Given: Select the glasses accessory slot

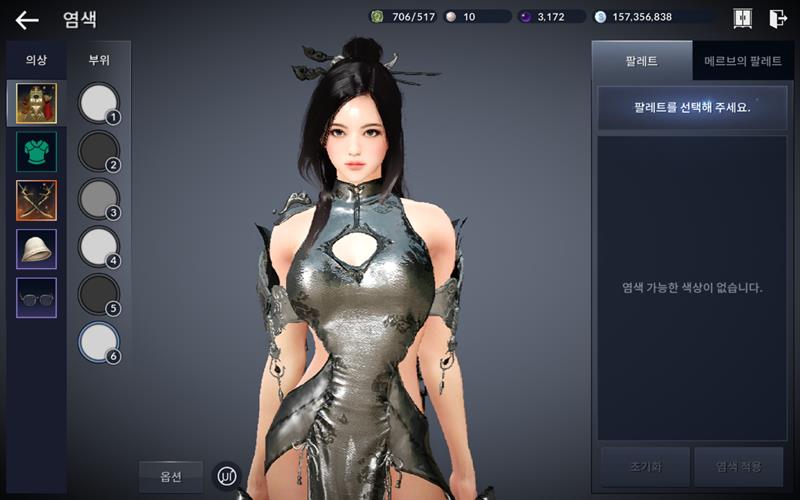Looking at the screenshot, I should pyautogui.click(x=37, y=298).
